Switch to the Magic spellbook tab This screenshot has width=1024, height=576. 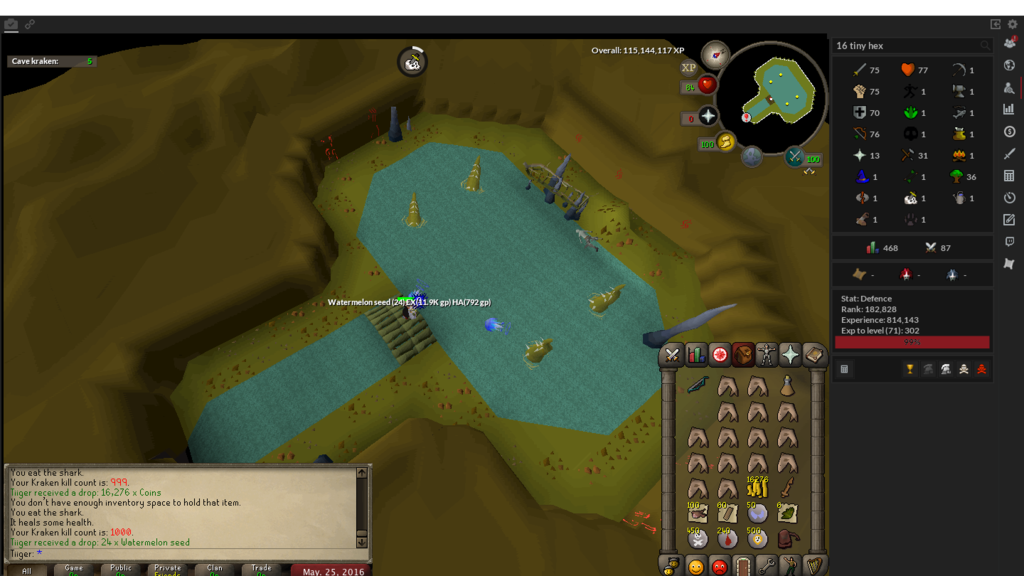(814, 355)
